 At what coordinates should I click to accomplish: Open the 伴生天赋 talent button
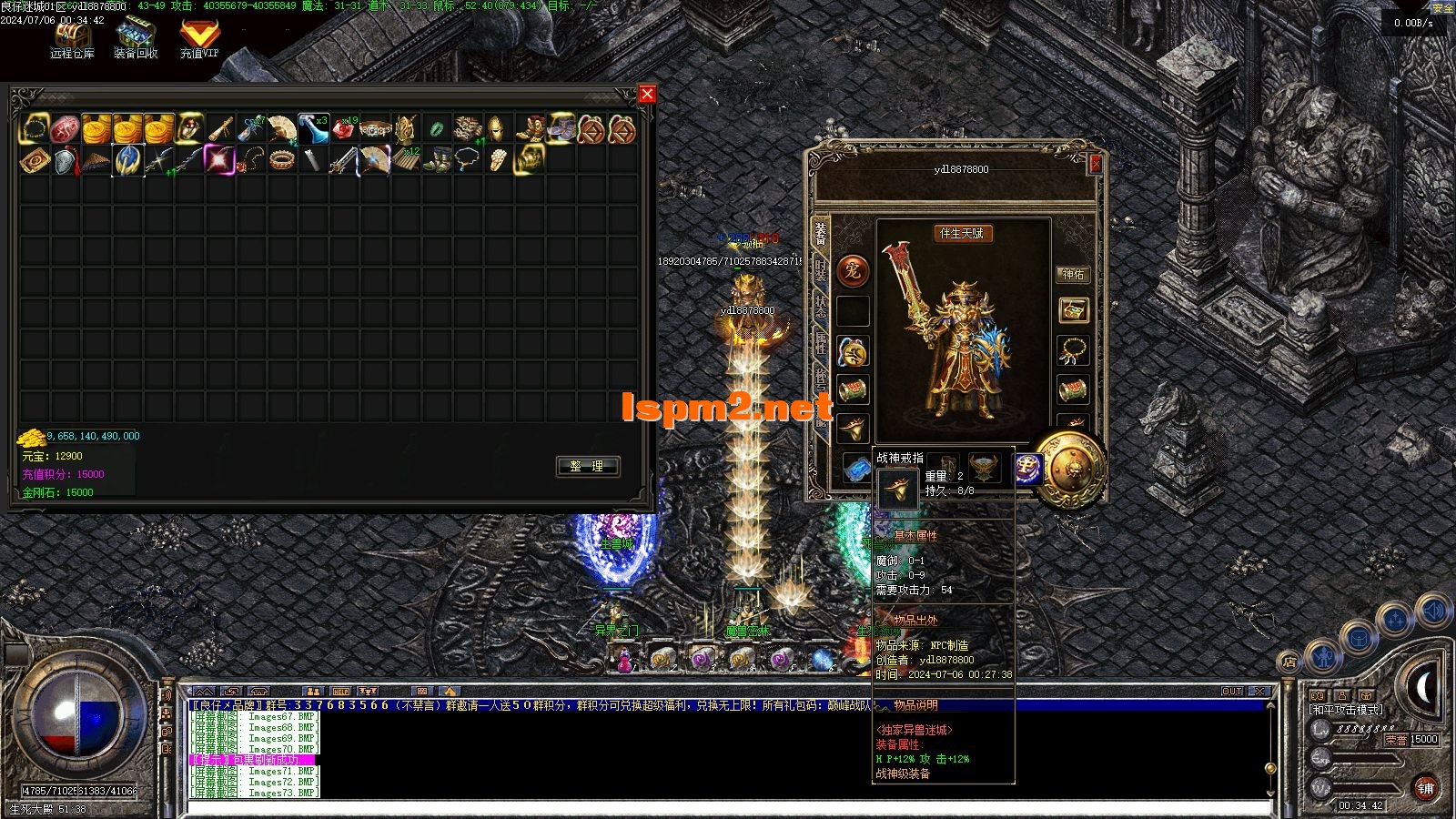point(961,234)
